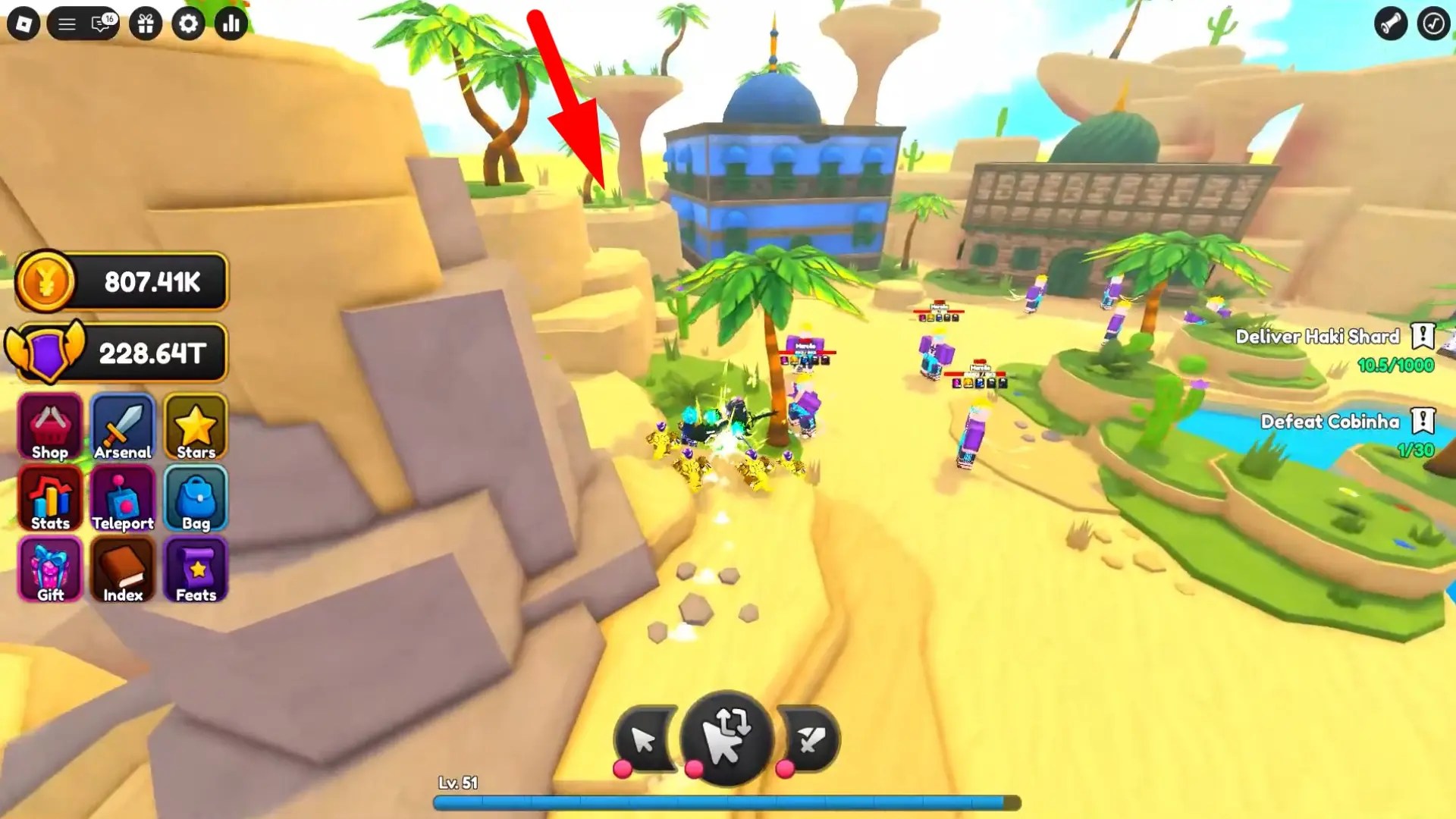1456x819 pixels.
Task: Open the Teleport menu
Action: point(122,498)
